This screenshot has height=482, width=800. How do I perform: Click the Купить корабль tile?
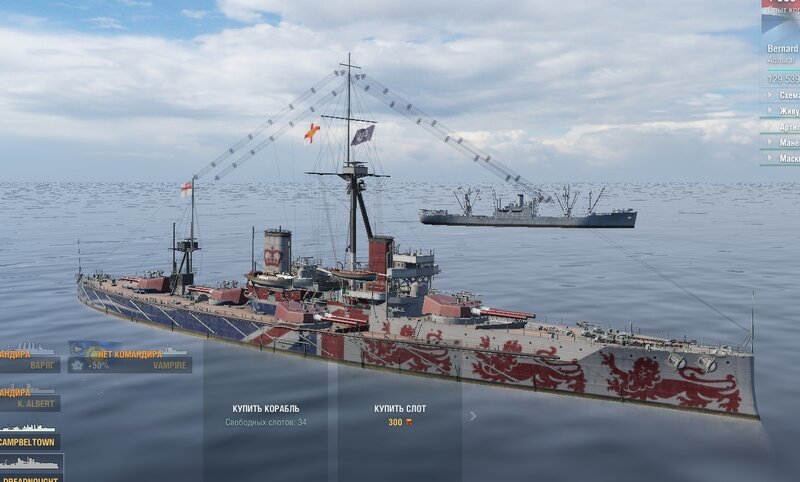pos(265,414)
